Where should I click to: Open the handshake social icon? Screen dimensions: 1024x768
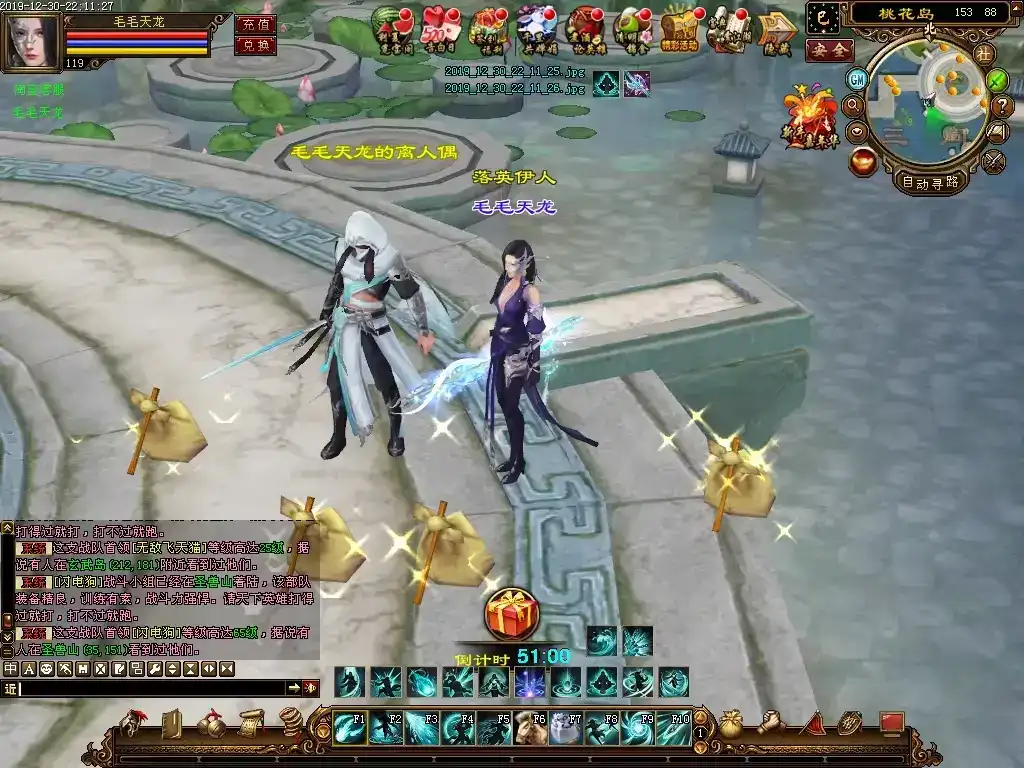point(771,722)
